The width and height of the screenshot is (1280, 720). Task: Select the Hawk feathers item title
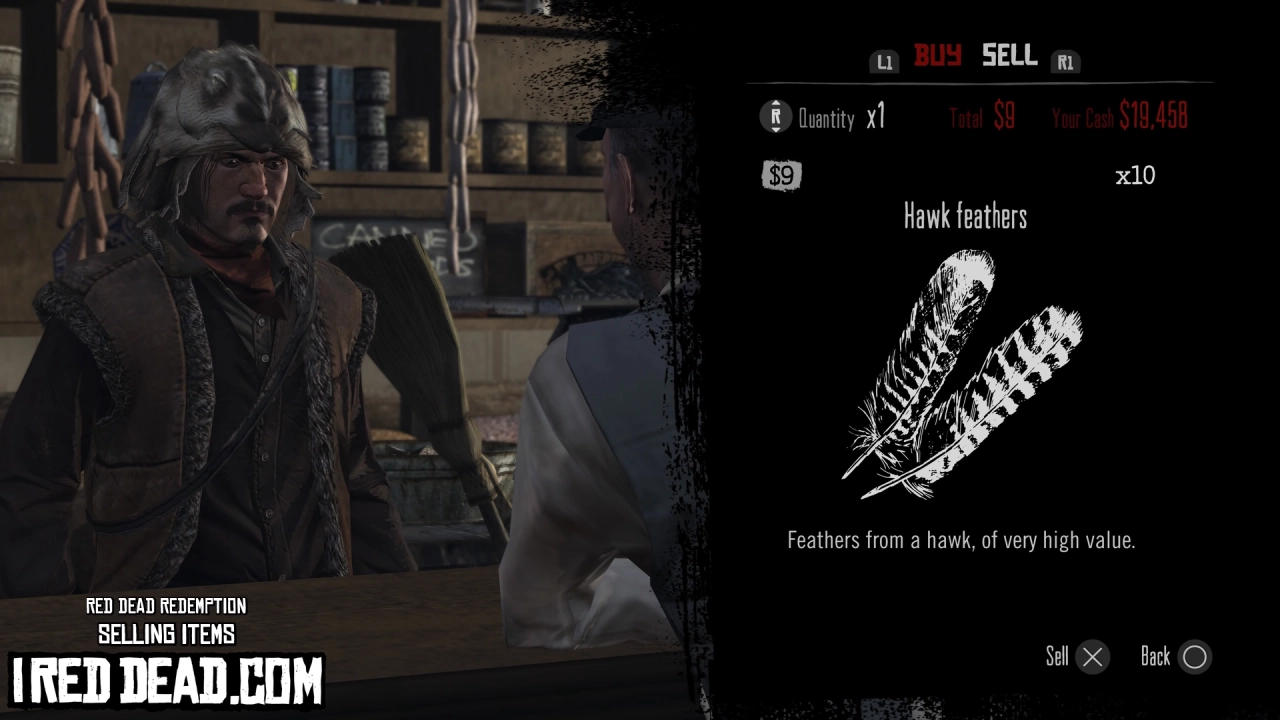[x=965, y=217]
